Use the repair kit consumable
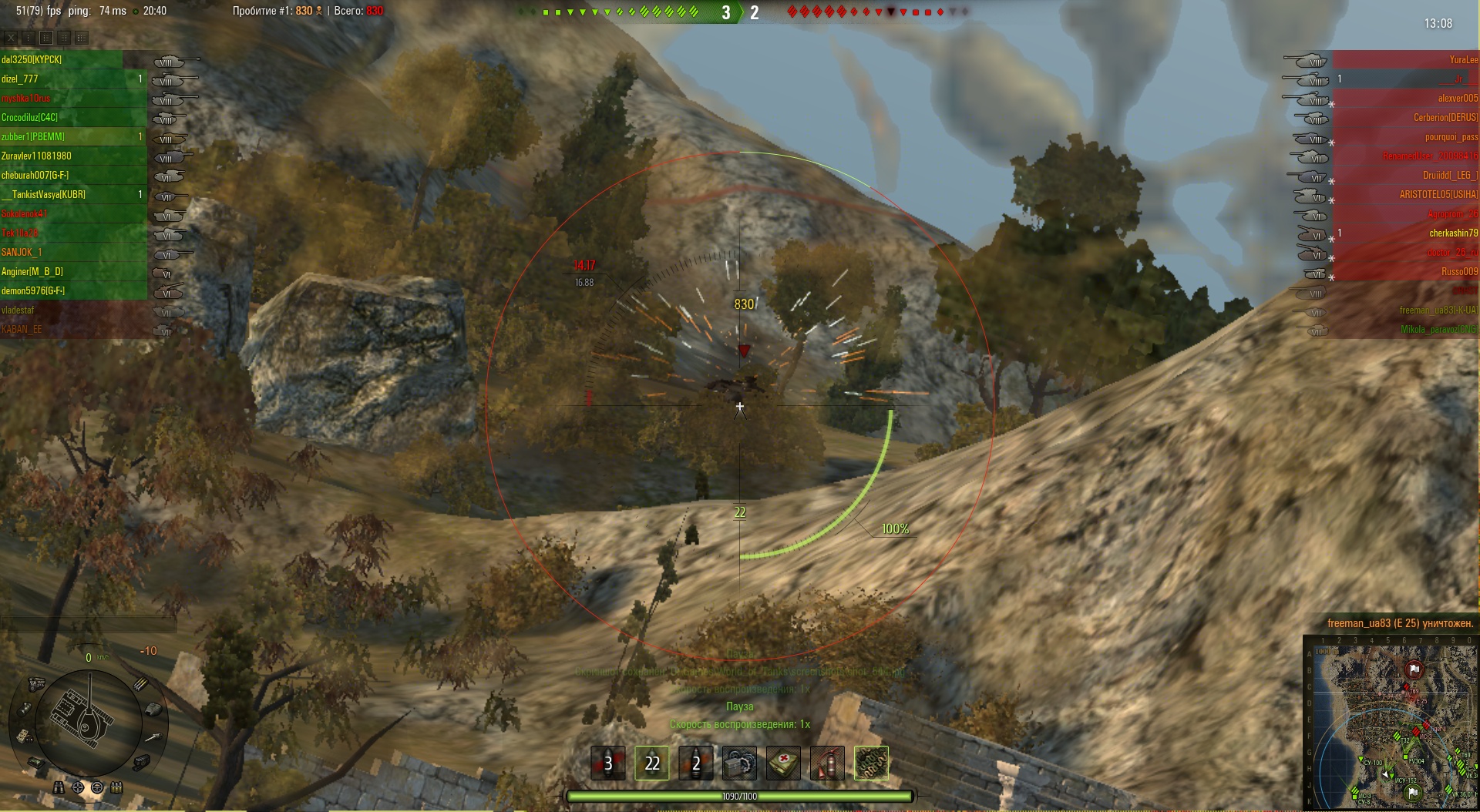The height and width of the screenshot is (812, 1480). tap(739, 763)
